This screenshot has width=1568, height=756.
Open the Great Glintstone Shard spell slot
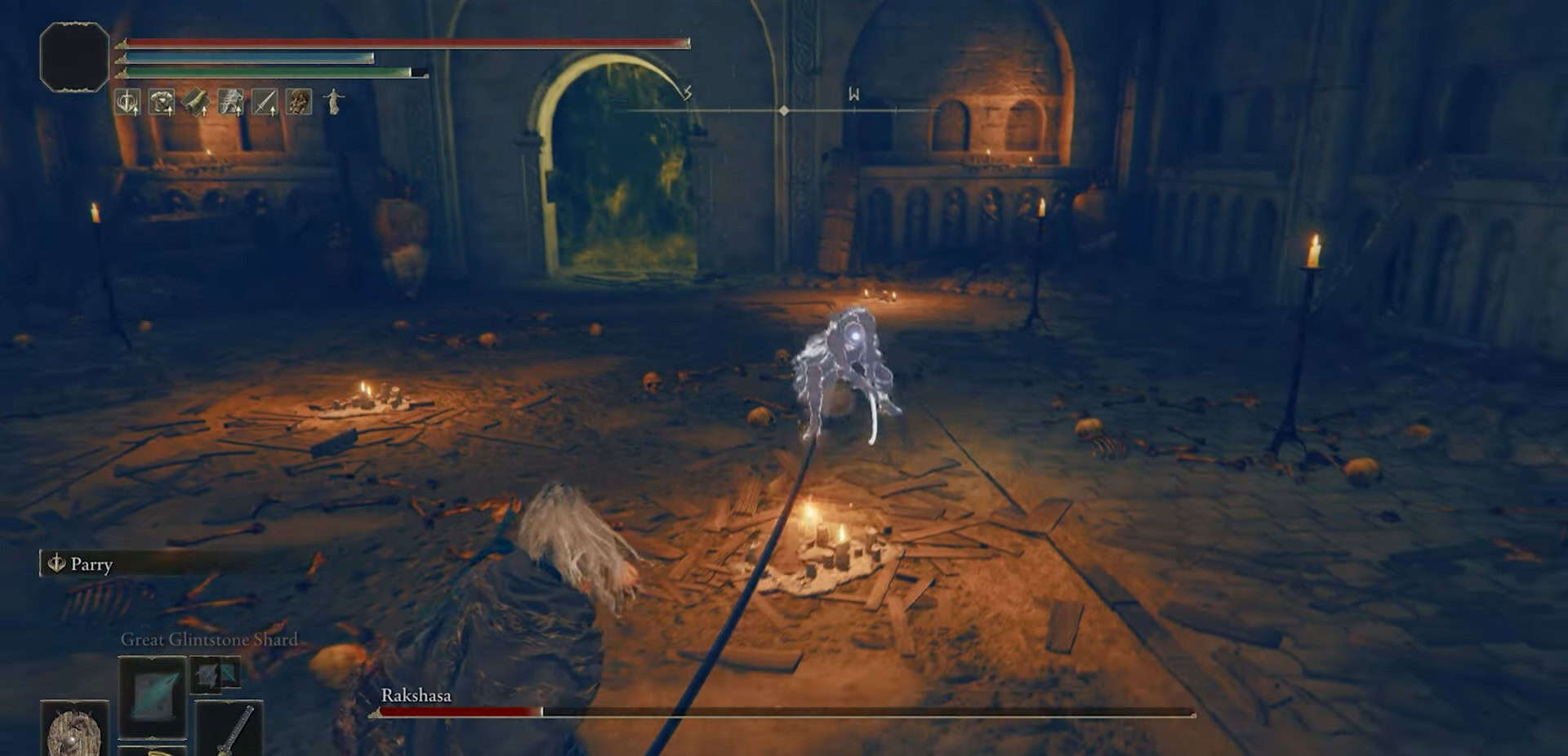tap(153, 699)
